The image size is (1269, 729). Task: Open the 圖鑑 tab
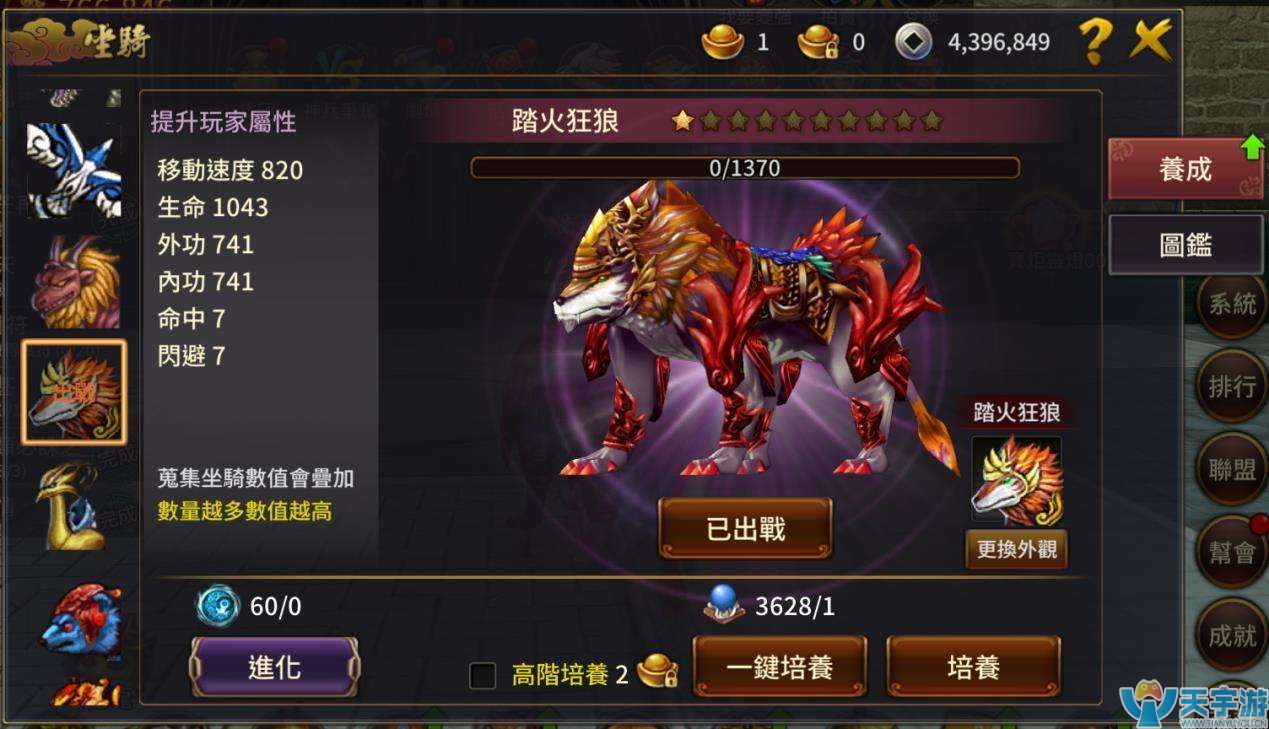pos(1185,244)
